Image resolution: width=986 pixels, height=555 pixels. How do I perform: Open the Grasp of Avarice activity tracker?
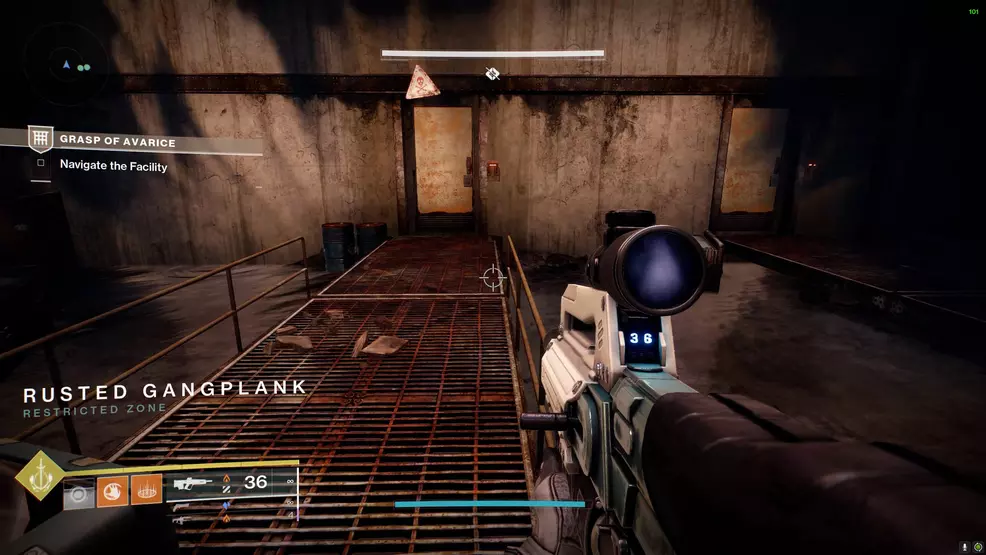[x=117, y=142]
